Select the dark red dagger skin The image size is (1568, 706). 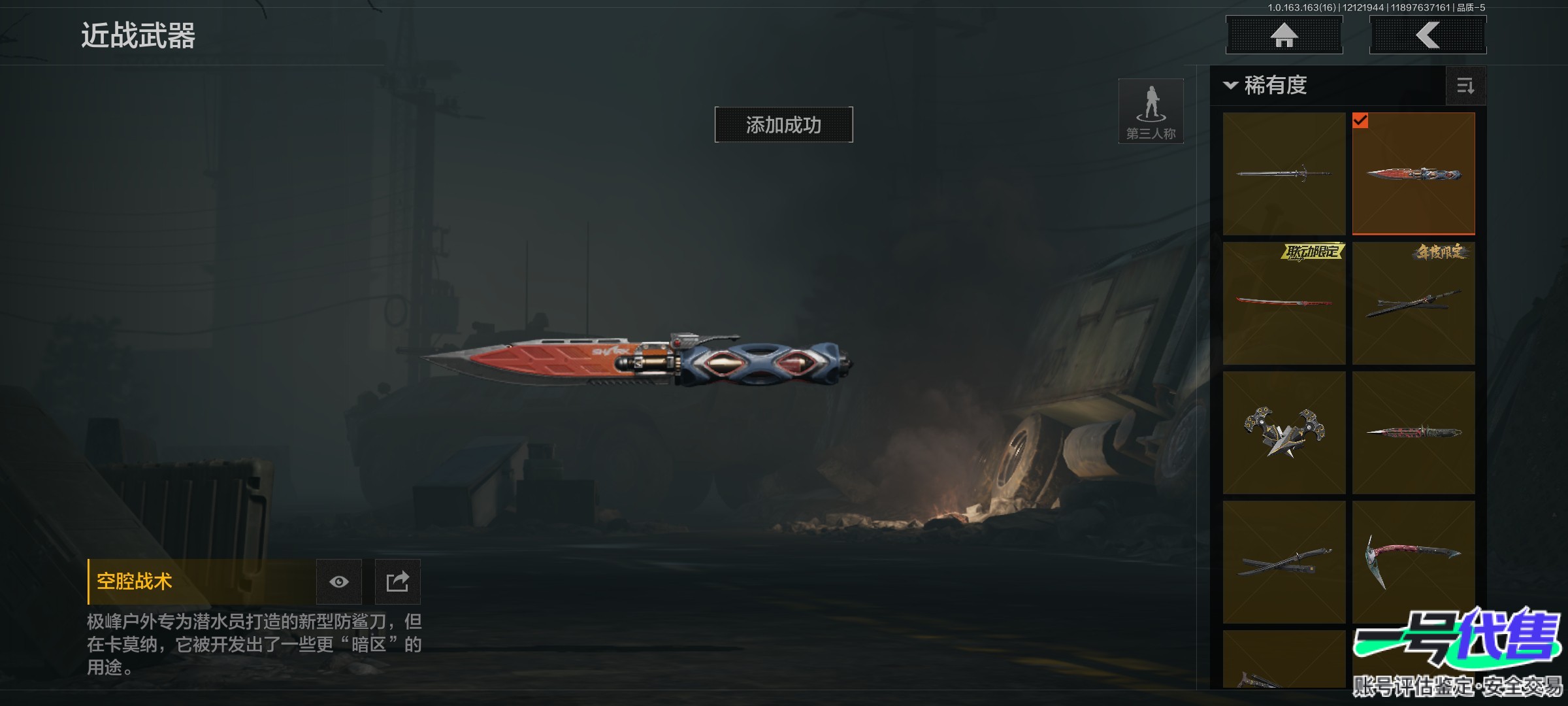pos(1413,432)
